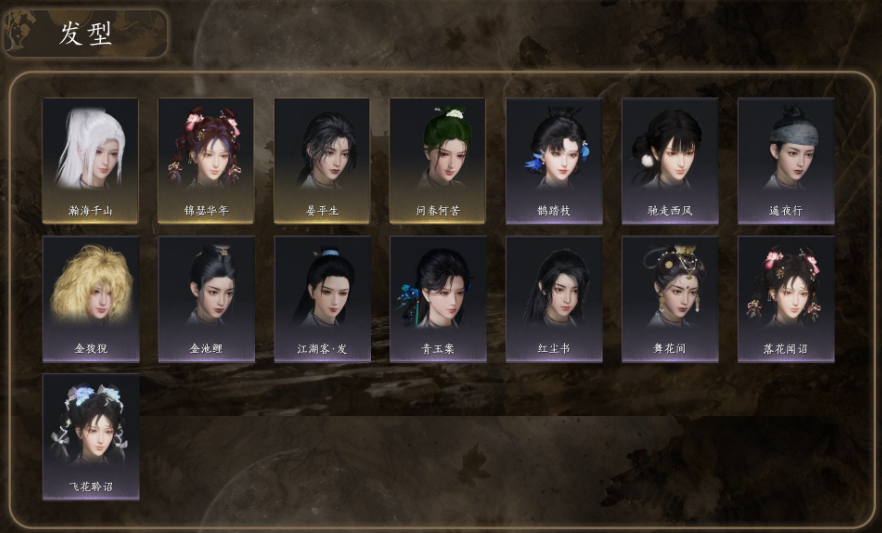Image resolution: width=882 pixels, height=533 pixels.
Task: Pick the 遥夜行 headband hairstyle
Action: 786,160
